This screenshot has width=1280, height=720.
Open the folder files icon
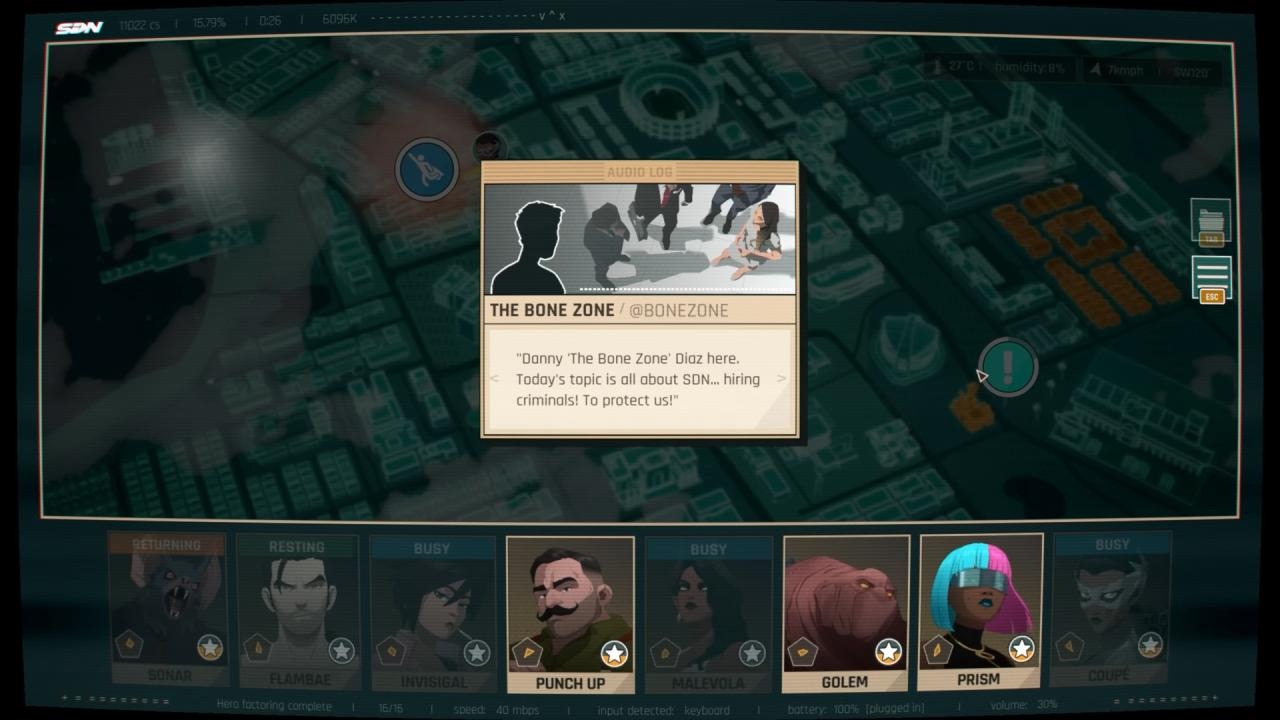pyautogui.click(x=1211, y=222)
